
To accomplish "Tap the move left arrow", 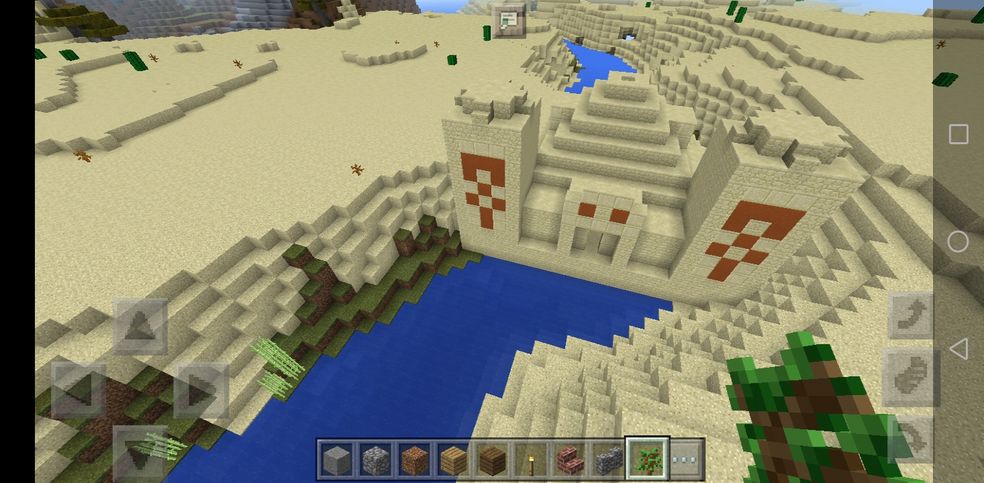I will coord(78,390).
